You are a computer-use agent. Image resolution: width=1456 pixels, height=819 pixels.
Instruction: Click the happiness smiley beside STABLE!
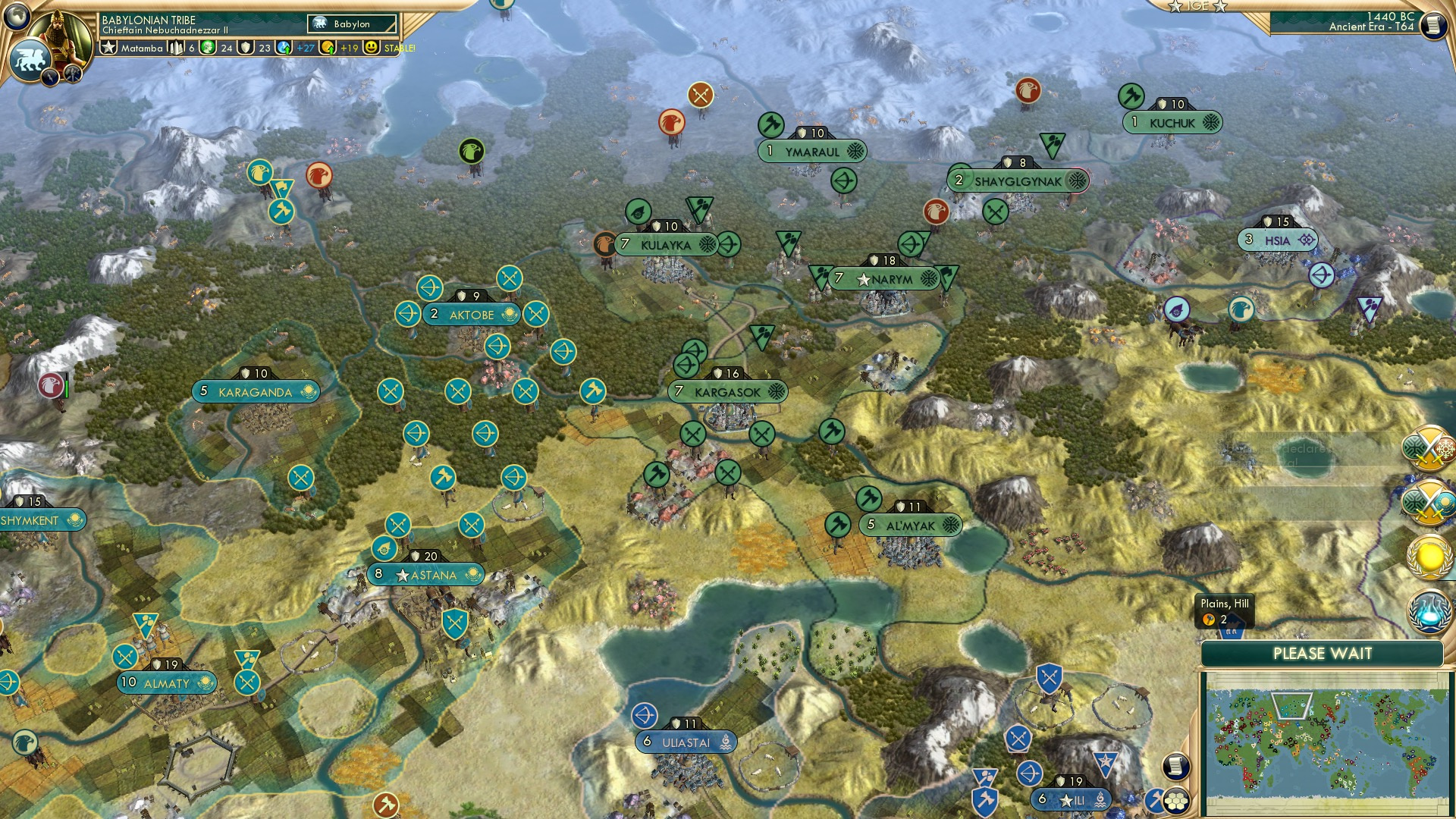[x=370, y=49]
